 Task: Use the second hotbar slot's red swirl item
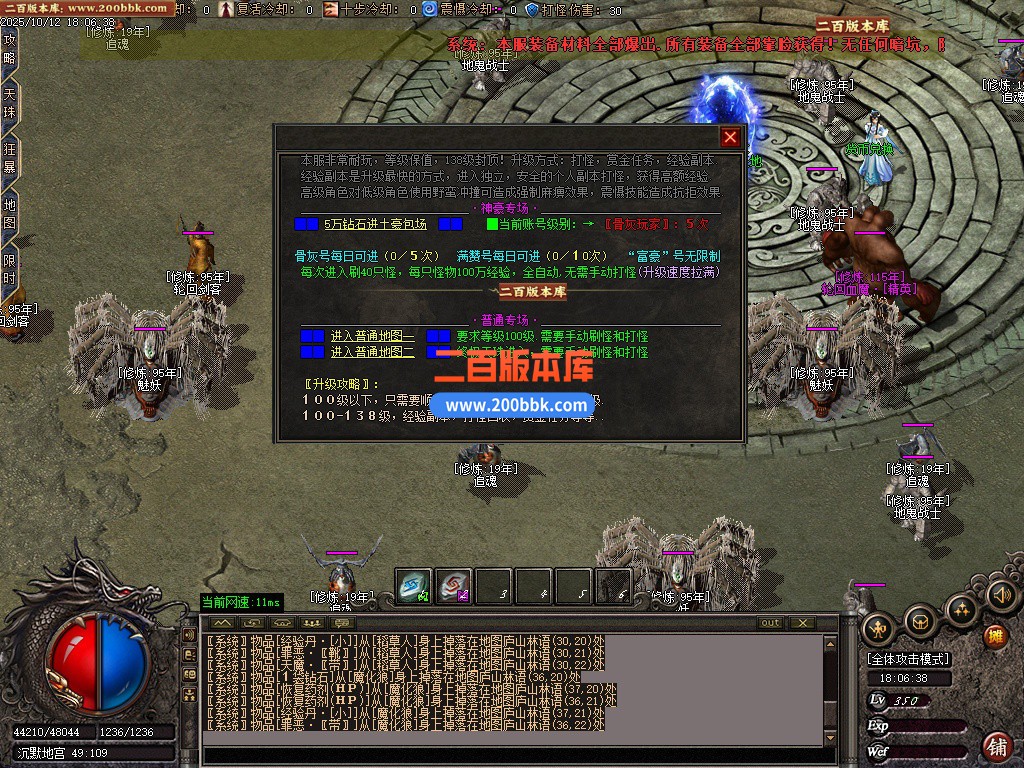coord(453,587)
